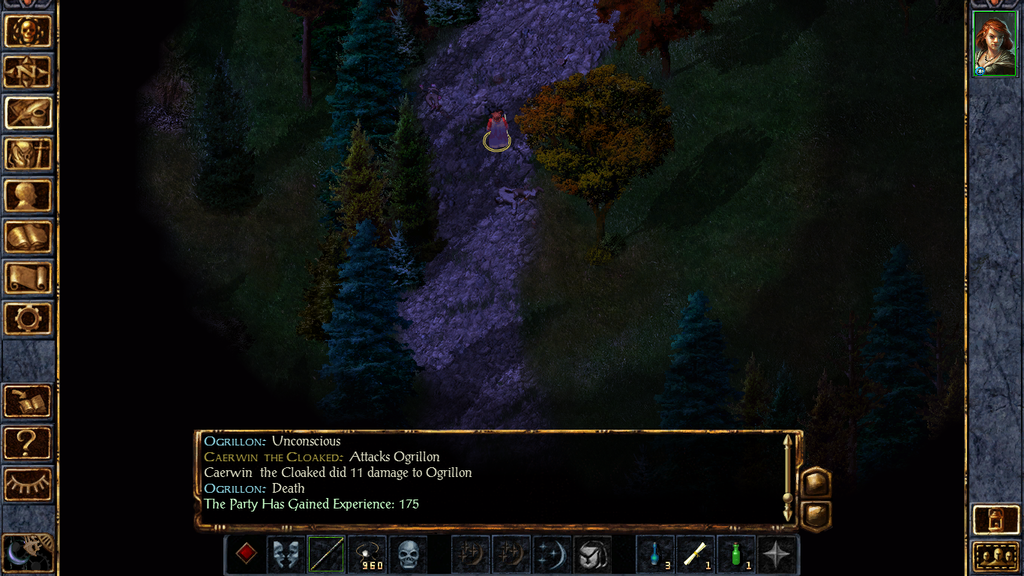The width and height of the screenshot is (1024, 576).
Task: Activate the skull ability button
Action: [x=408, y=554]
